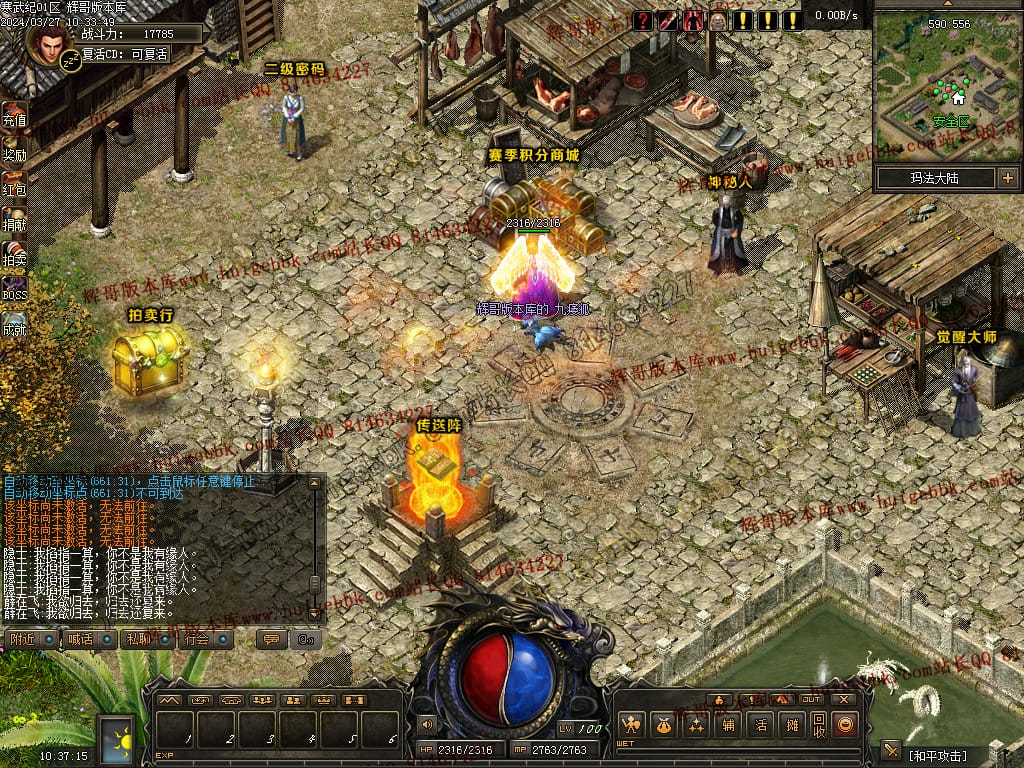Open the 红包 red packet icon

[x=14, y=183]
